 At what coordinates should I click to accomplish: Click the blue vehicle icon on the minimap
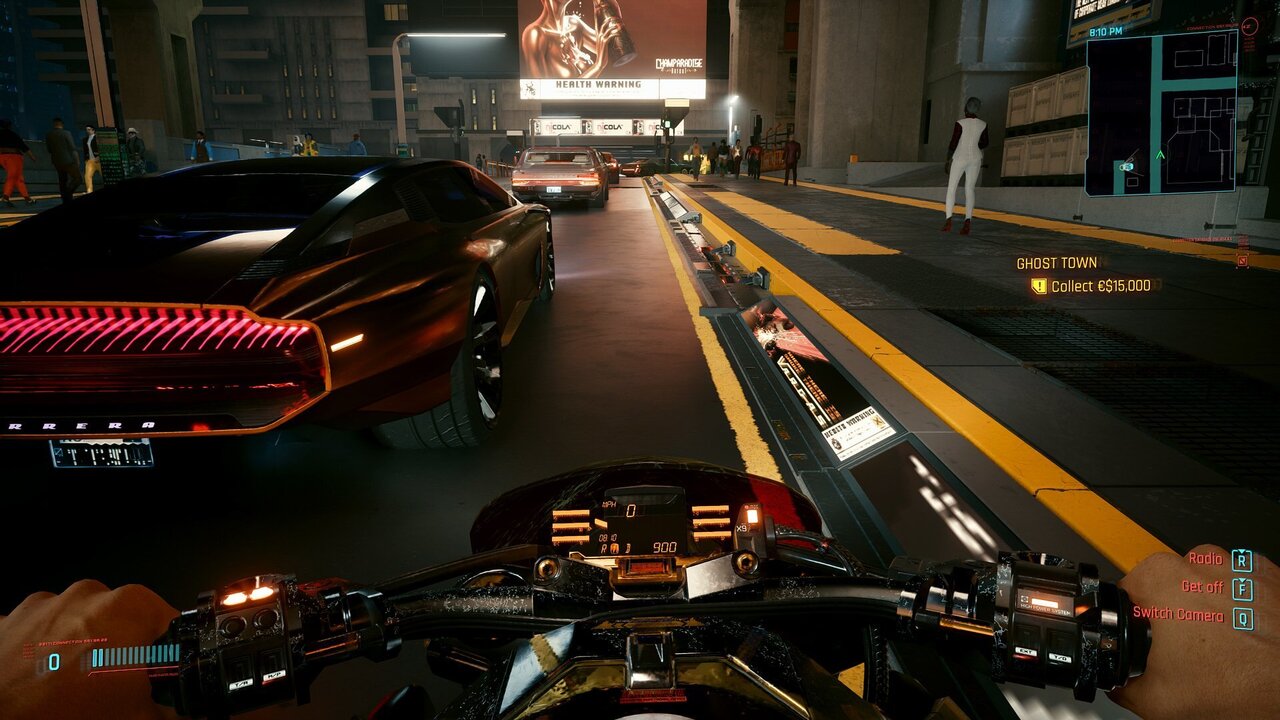coord(1127,165)
